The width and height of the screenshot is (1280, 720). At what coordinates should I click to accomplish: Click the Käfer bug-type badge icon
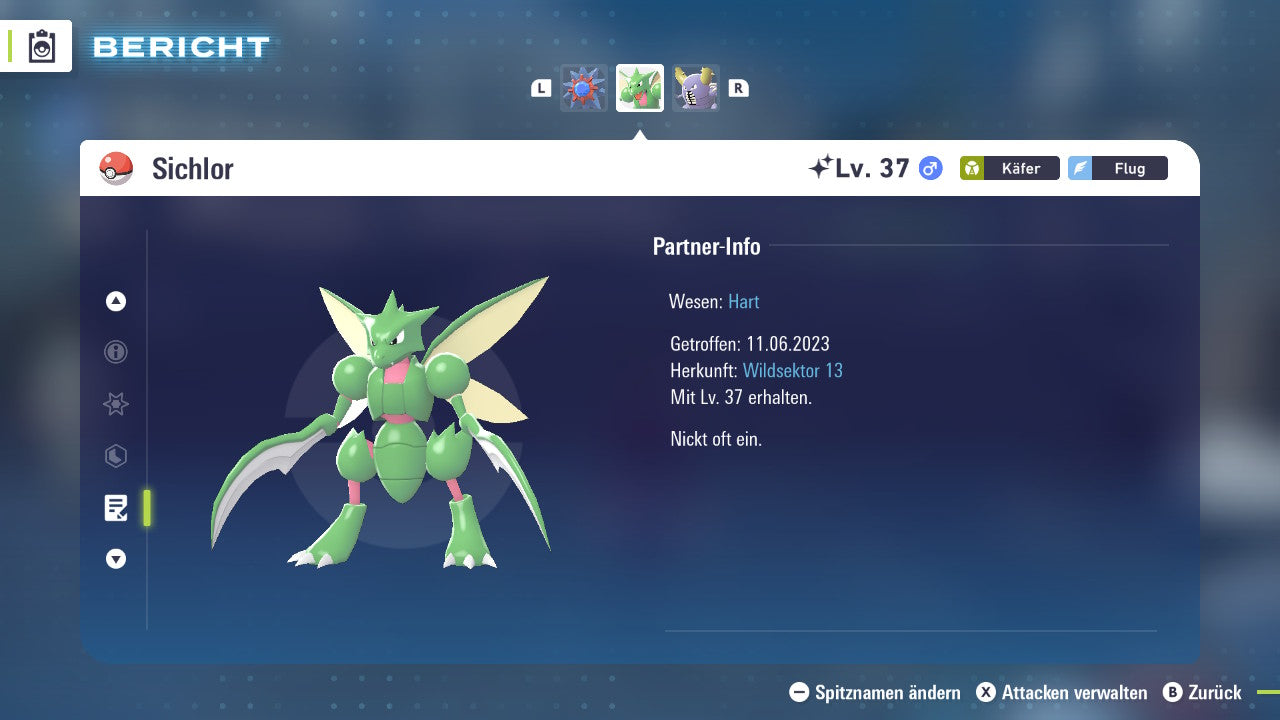1010,168
